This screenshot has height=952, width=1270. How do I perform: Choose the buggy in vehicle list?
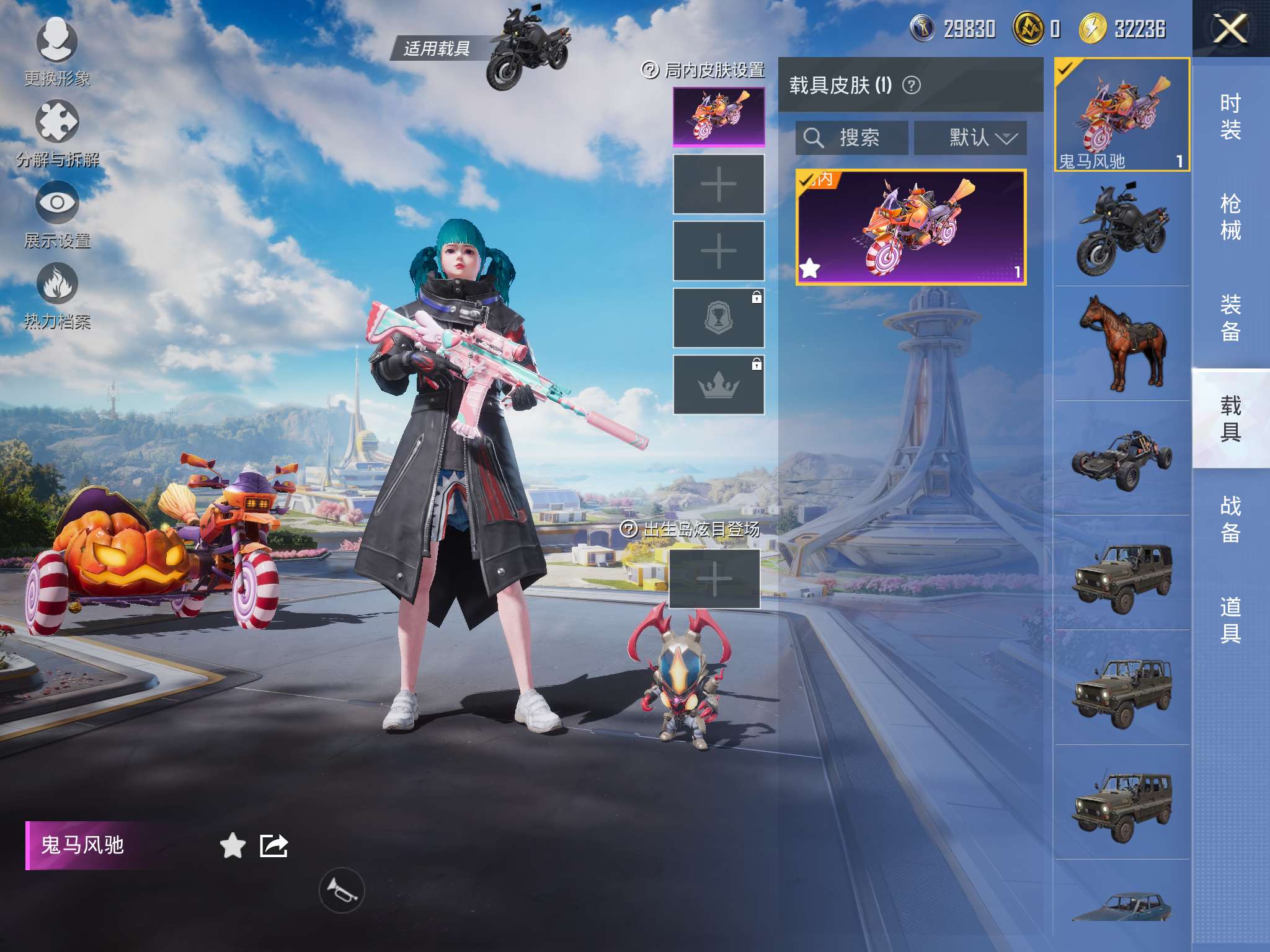coord(1122,459)
